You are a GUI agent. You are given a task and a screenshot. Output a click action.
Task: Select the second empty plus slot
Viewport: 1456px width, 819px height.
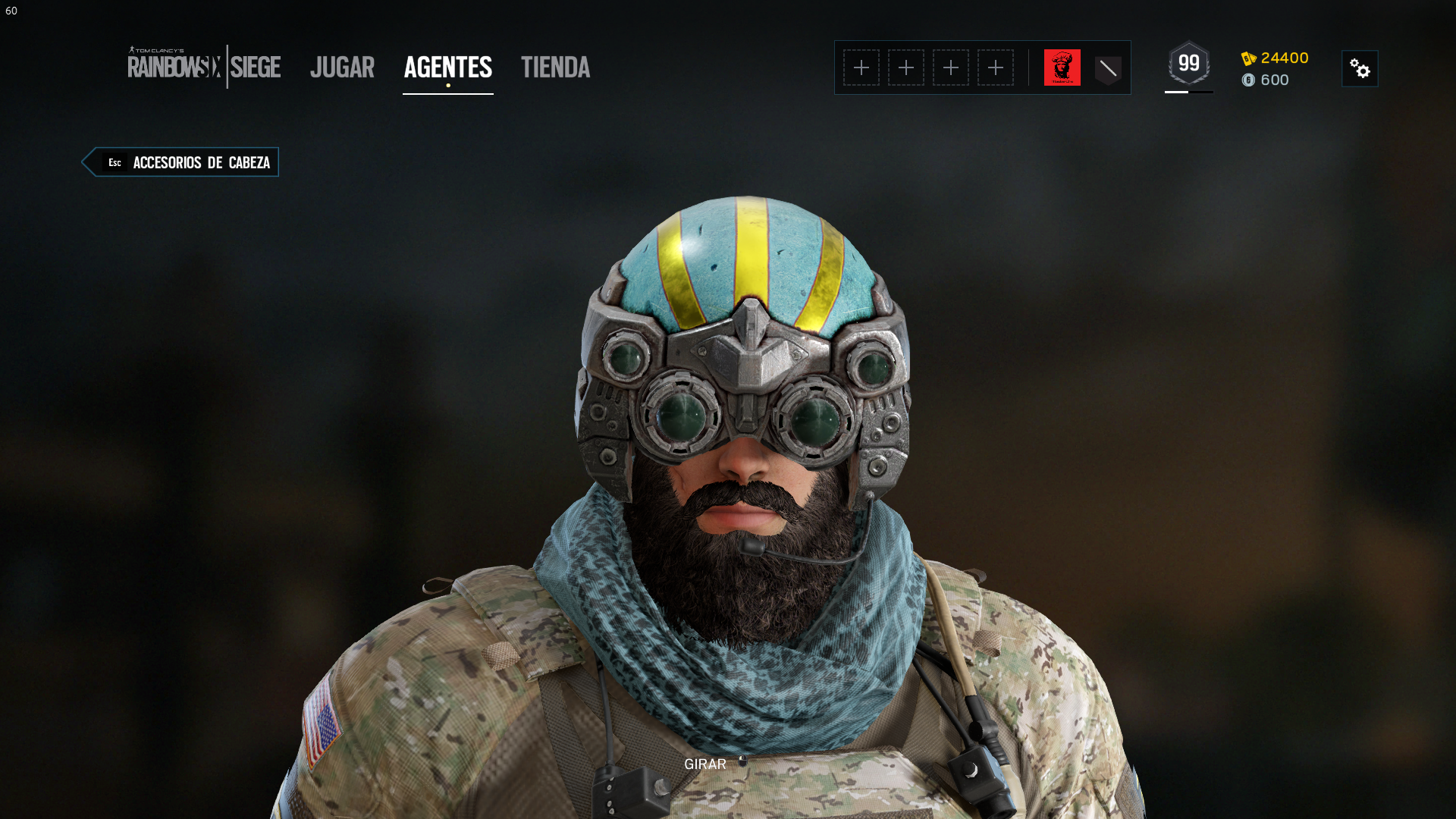coord(906,67)
